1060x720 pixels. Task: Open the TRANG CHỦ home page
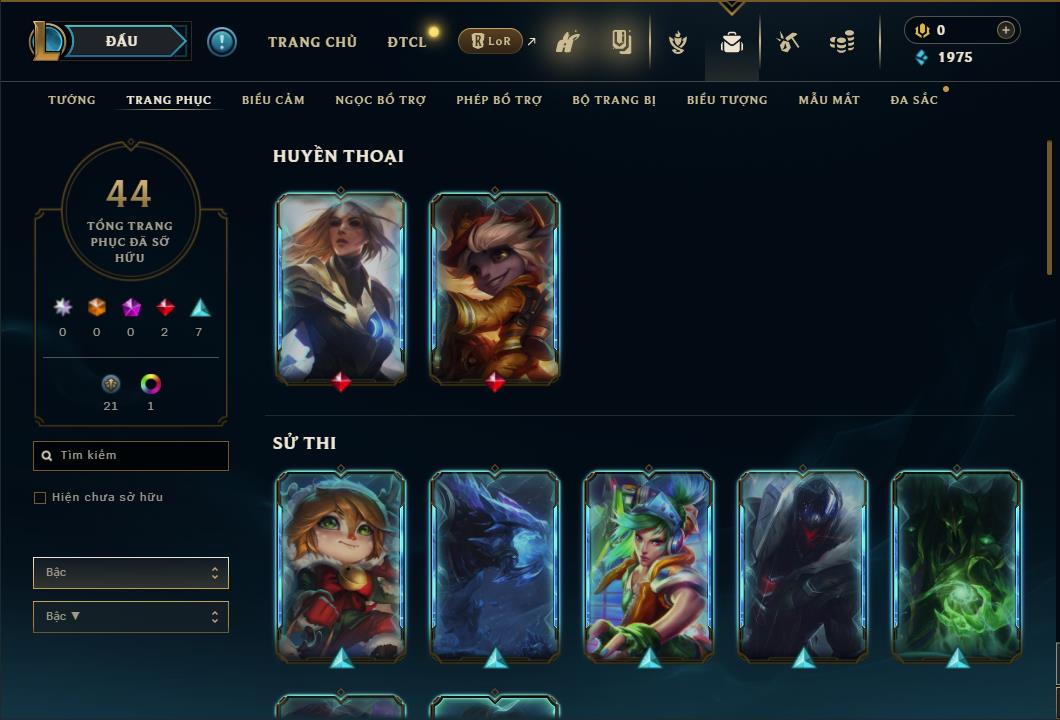(312, 42)
